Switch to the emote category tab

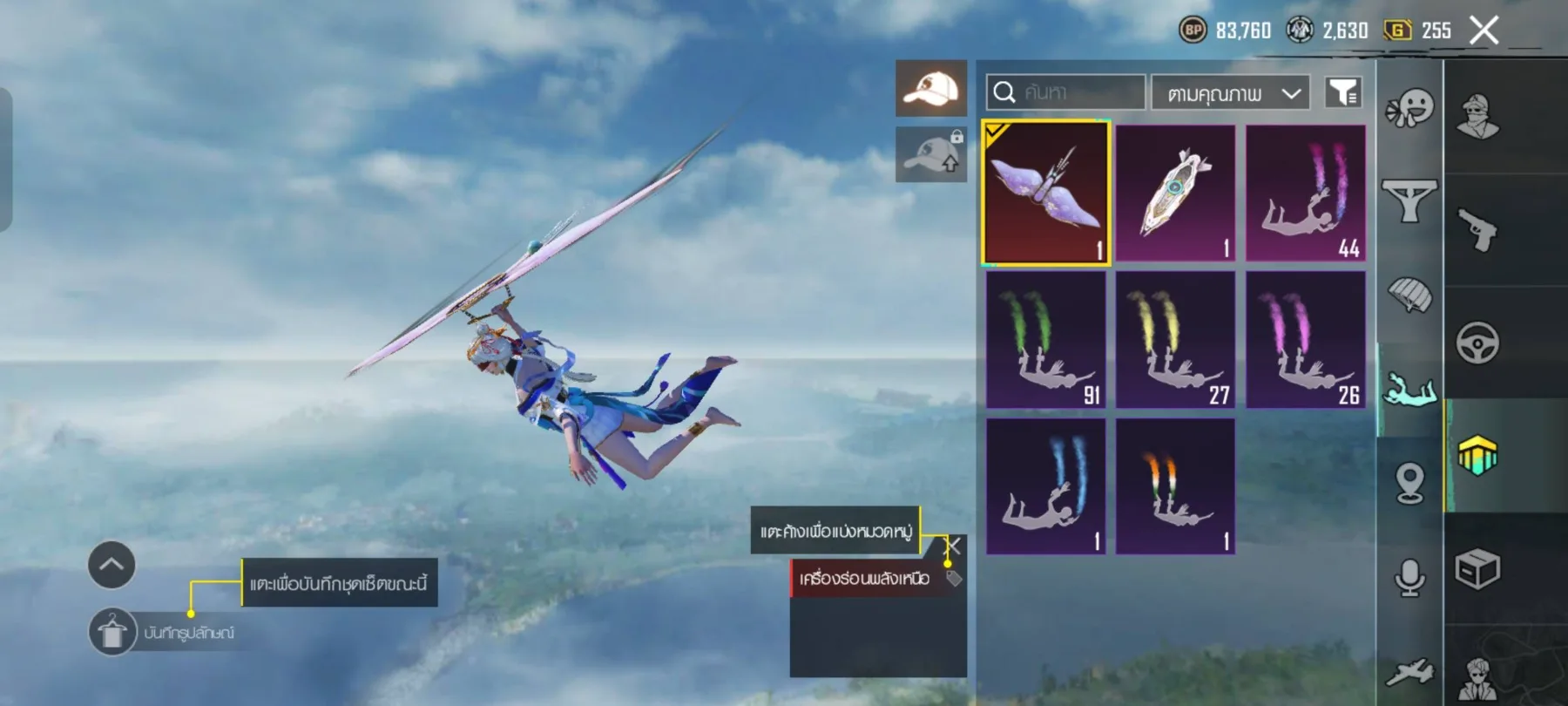[x=1409, y=110]
